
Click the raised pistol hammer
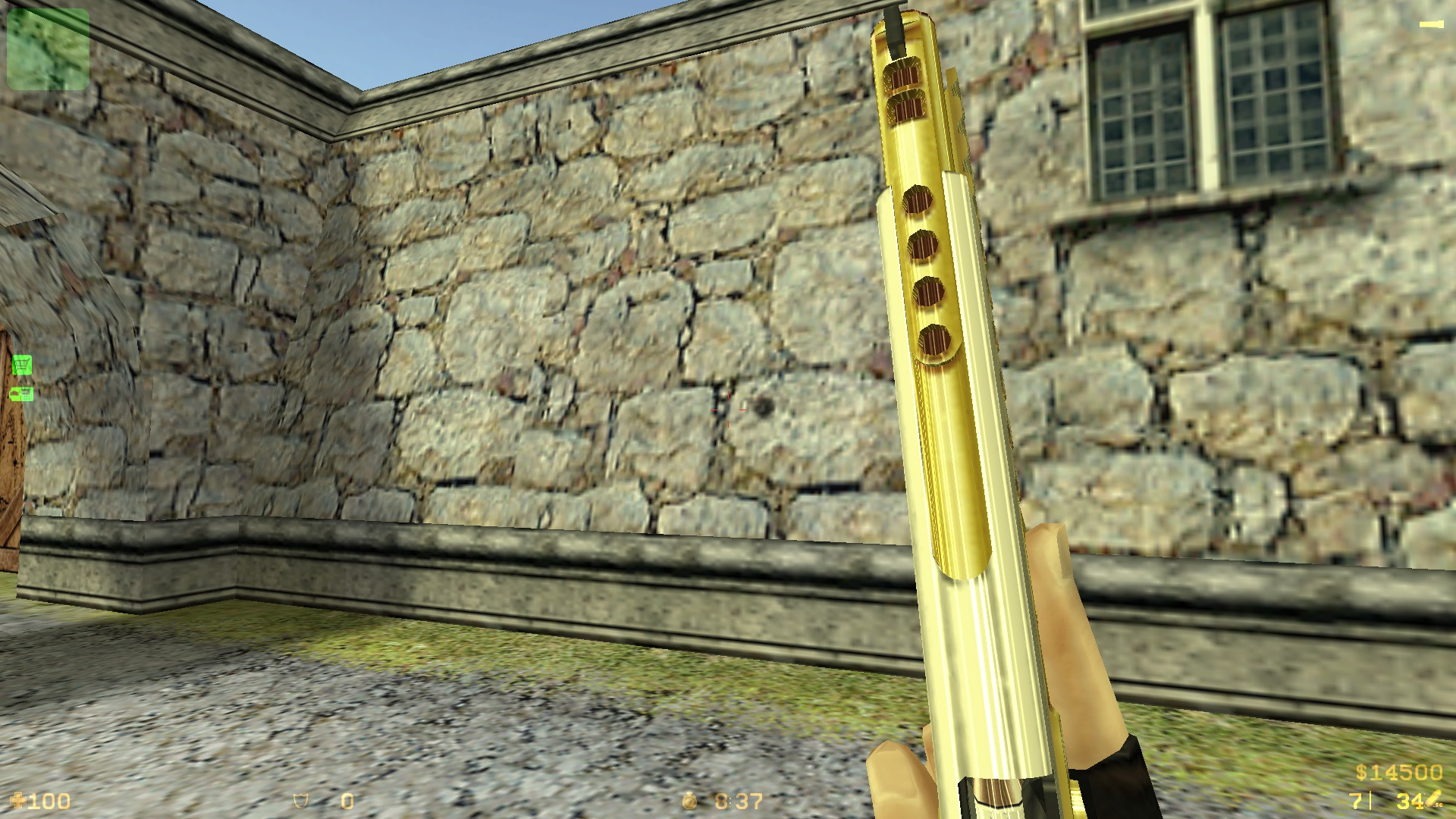(x=895, y=27)
